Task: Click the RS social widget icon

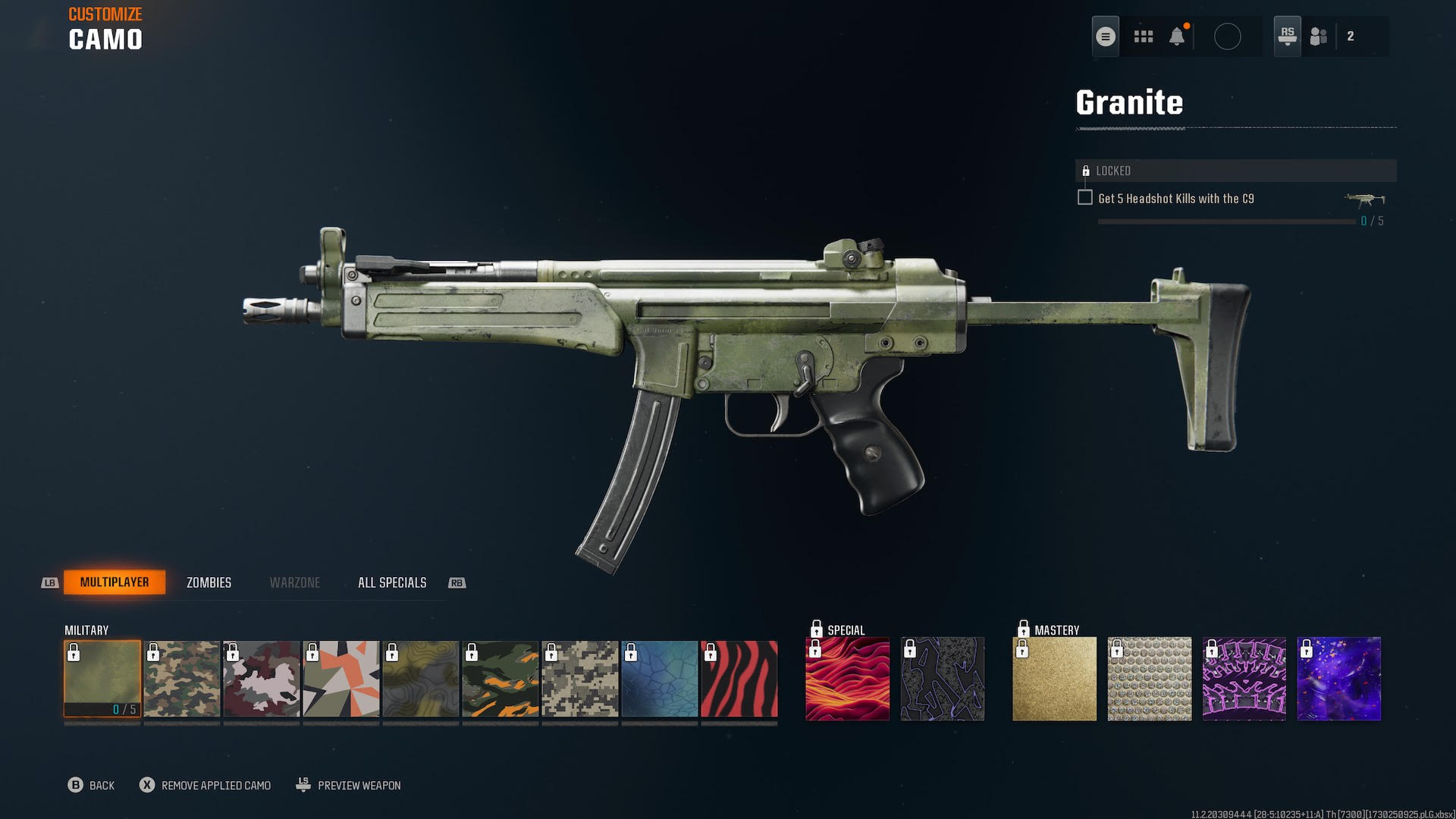Action: [1287, 36]
